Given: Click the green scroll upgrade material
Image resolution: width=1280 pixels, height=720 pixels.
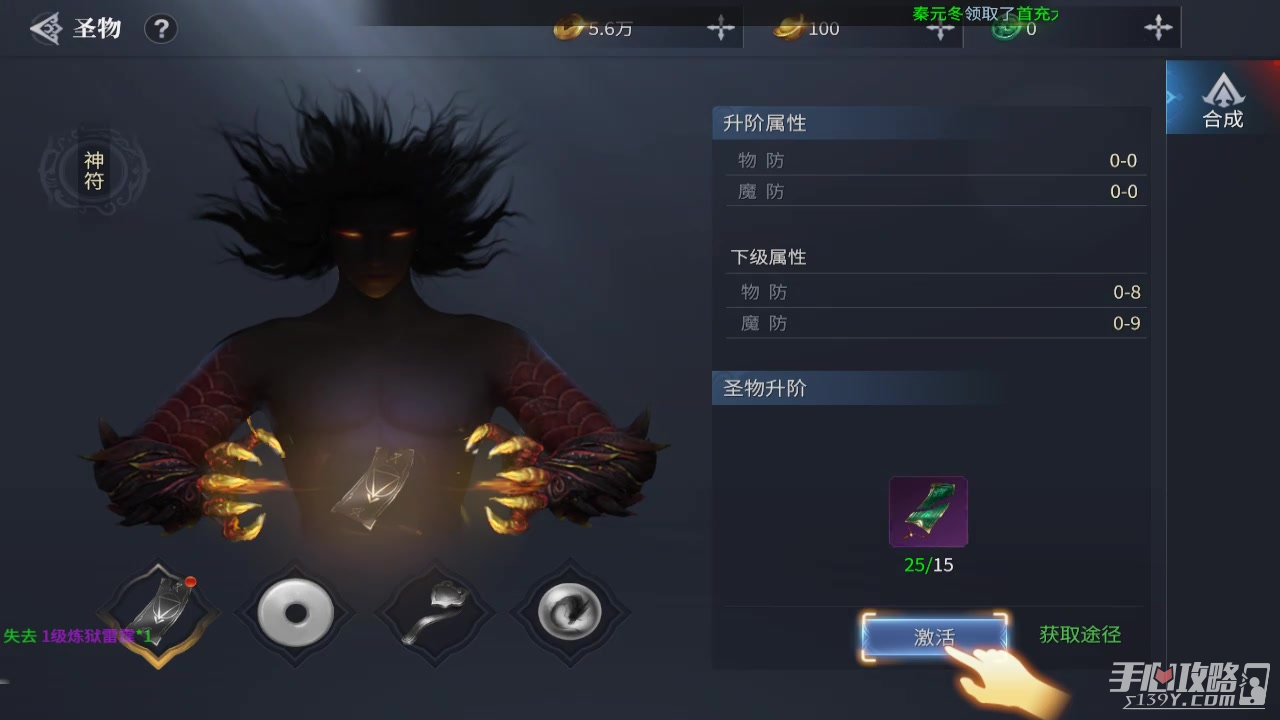Looking at the screenshot, I should pos(928,512).
